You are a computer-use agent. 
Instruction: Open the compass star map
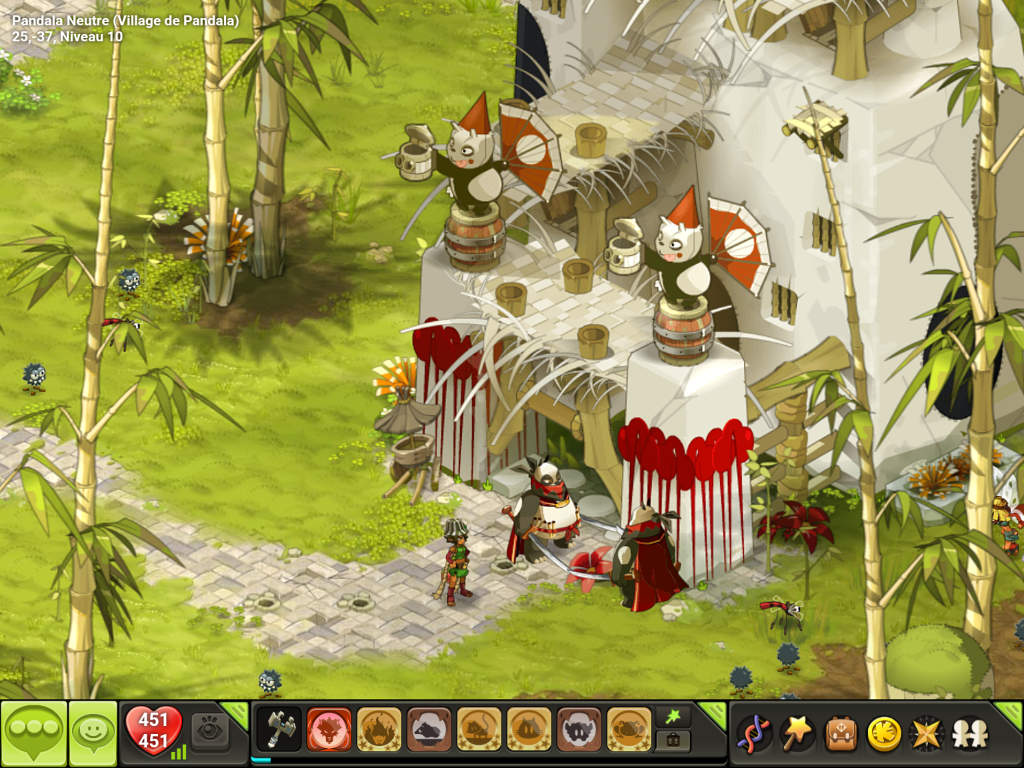[926, 733]
